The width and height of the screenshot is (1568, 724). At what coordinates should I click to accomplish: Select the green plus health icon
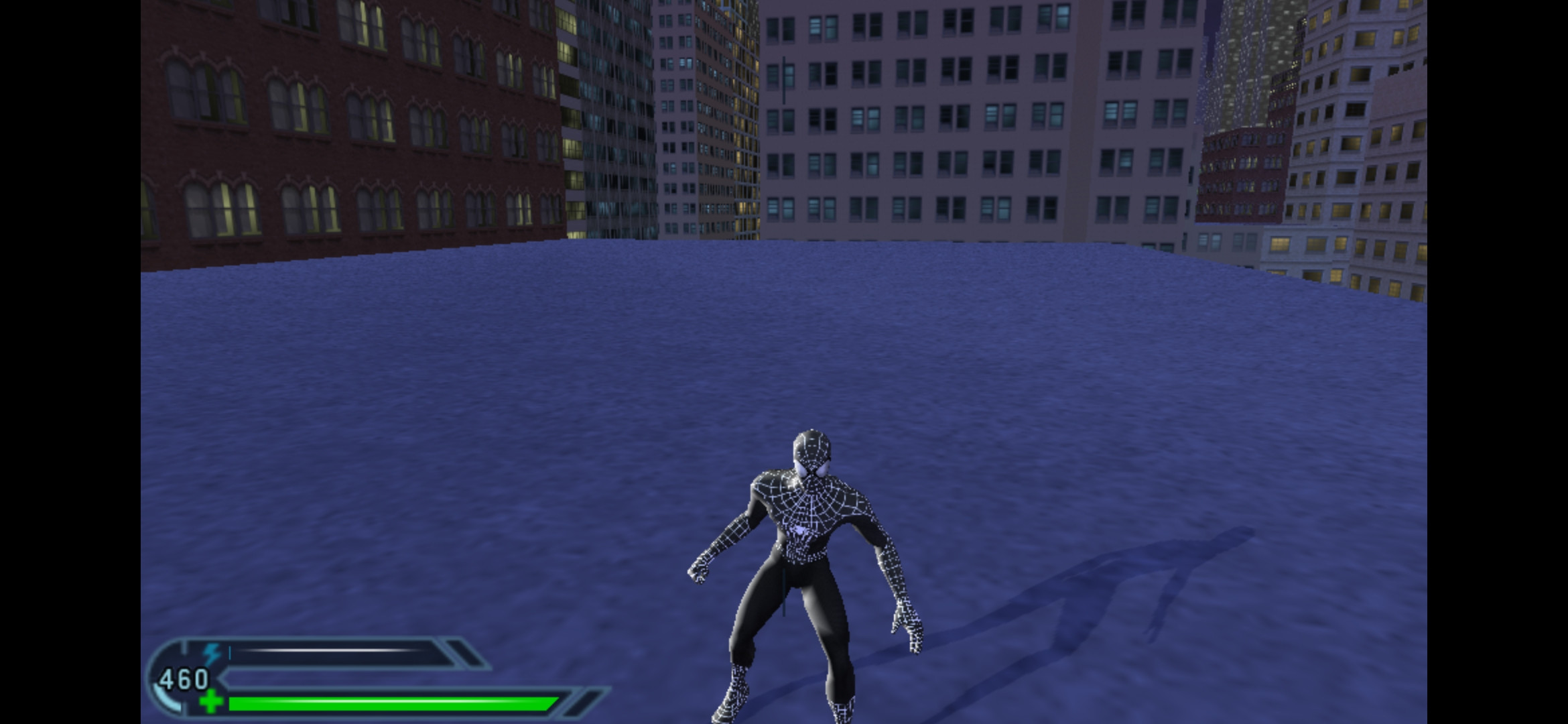coord(211,703)
